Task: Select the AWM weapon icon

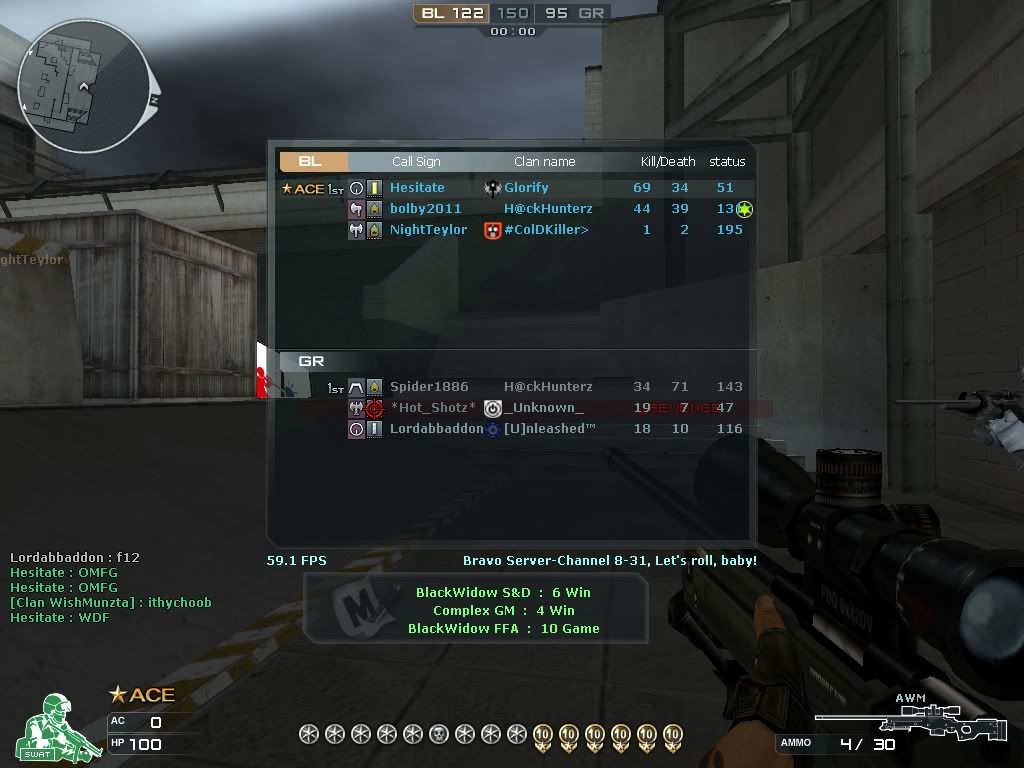Action: point(908,718)
